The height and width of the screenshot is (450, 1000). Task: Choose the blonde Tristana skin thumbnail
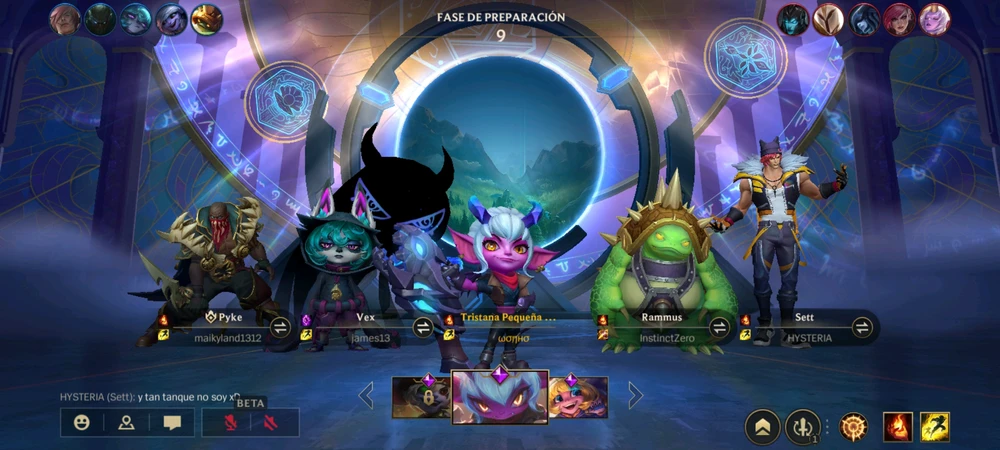[578, 397]
